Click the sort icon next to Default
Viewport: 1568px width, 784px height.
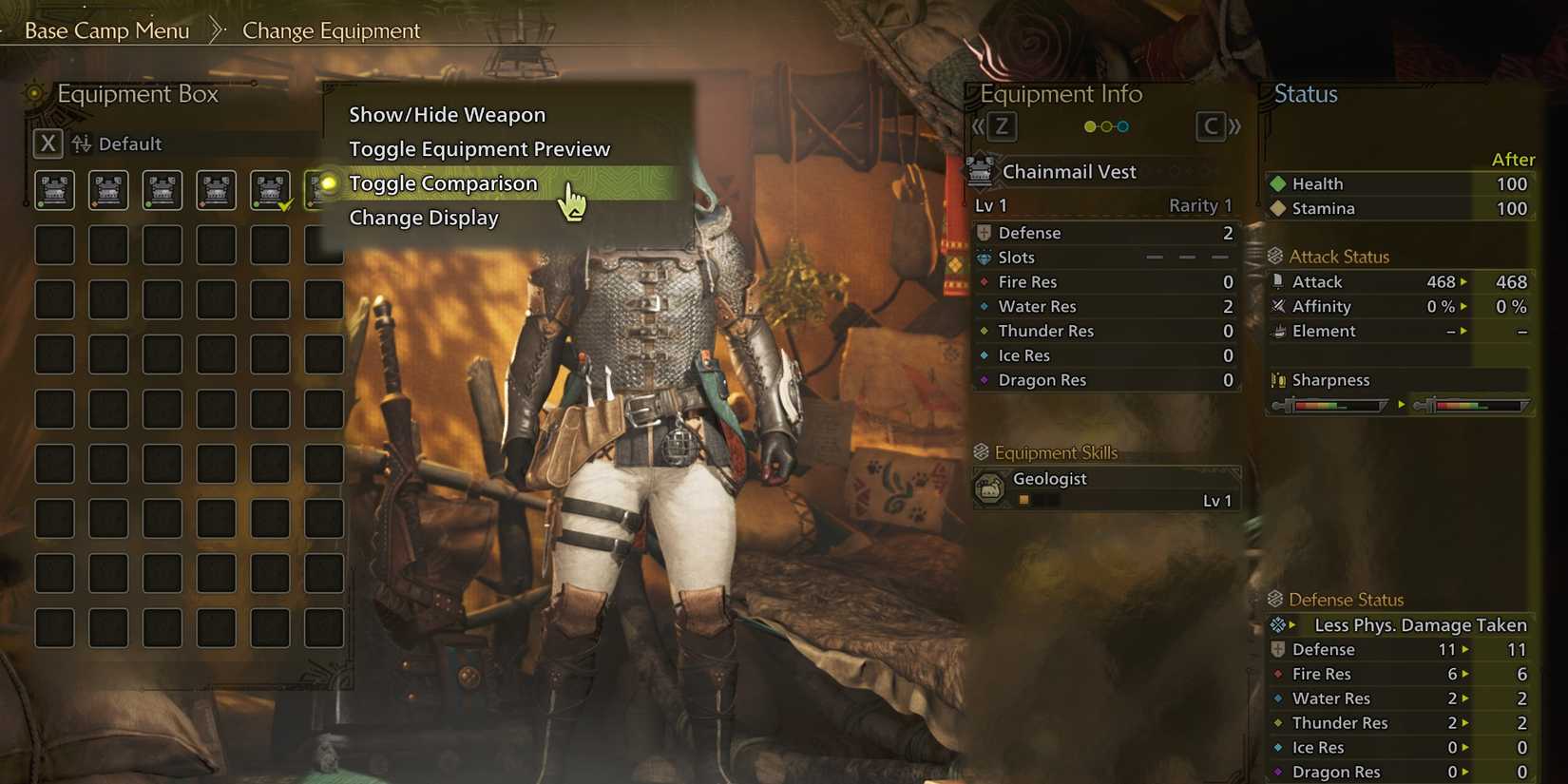pos(82,143)
